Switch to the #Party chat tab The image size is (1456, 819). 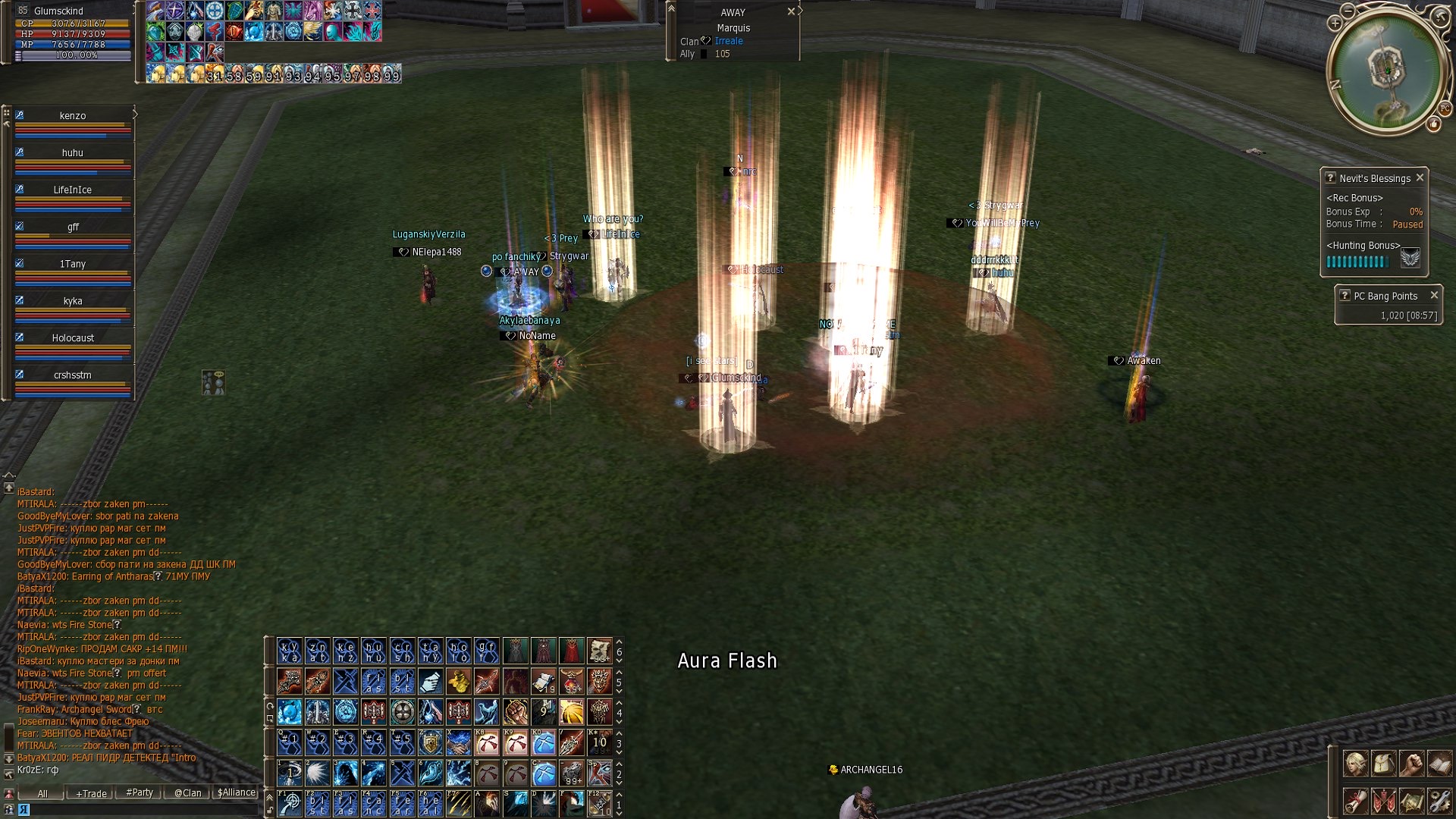140,792
